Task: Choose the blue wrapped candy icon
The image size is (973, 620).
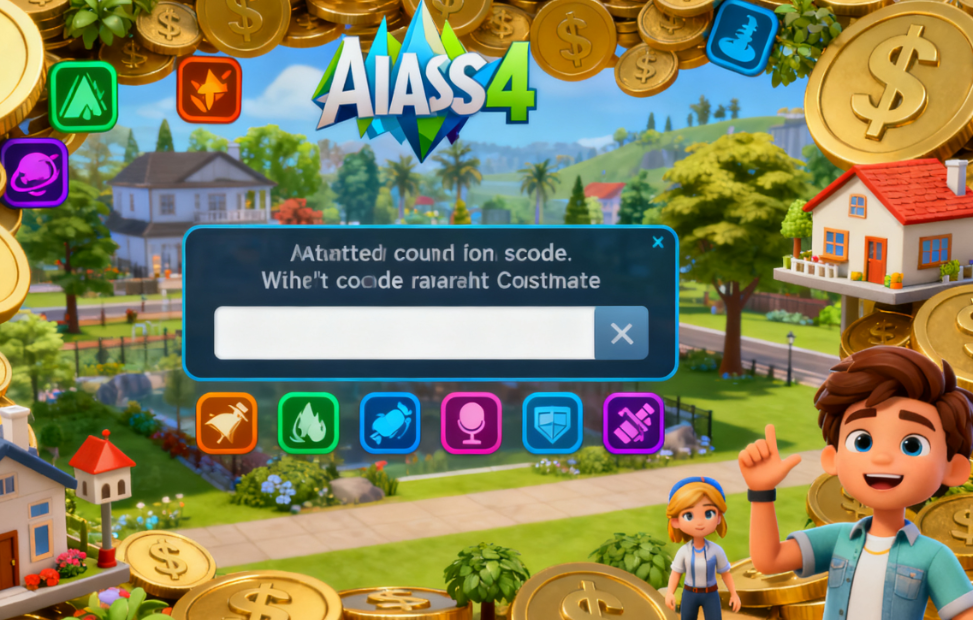Action: point(389,423)
